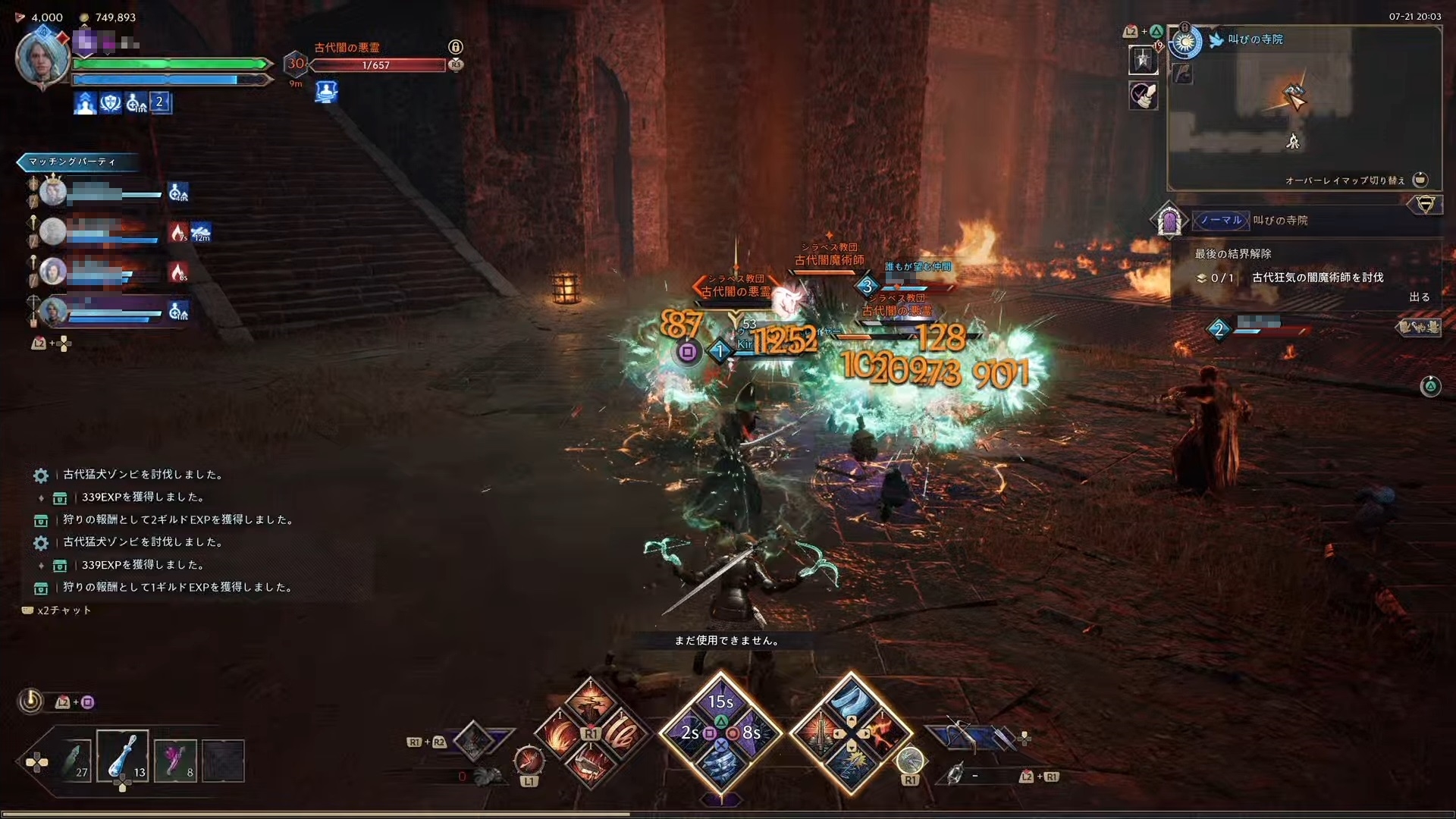The width and height of the screenshot is (1456, 819).
Task: Collapse the quest tracker with triangle toggle
Action: point(1425,205)
